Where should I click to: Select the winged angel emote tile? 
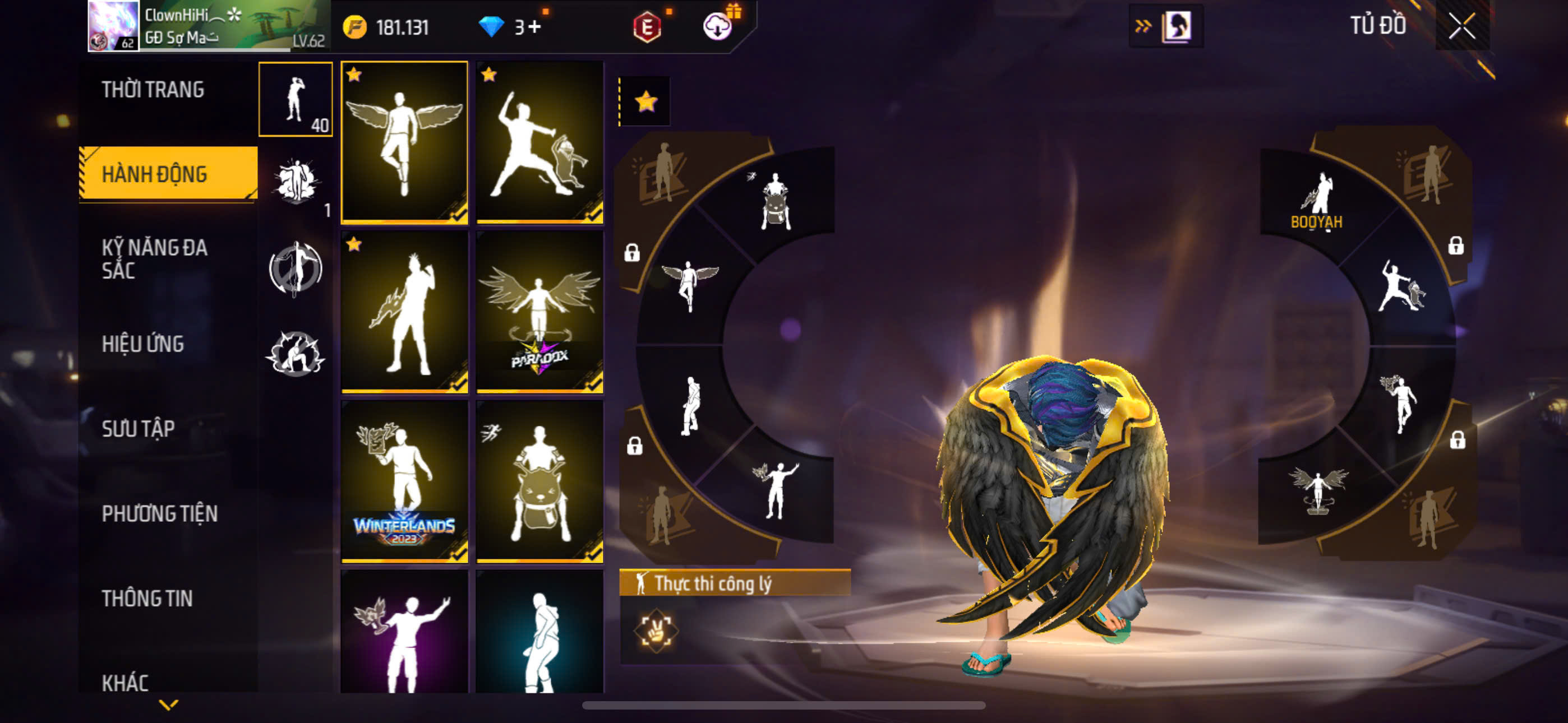coord(404,142)
